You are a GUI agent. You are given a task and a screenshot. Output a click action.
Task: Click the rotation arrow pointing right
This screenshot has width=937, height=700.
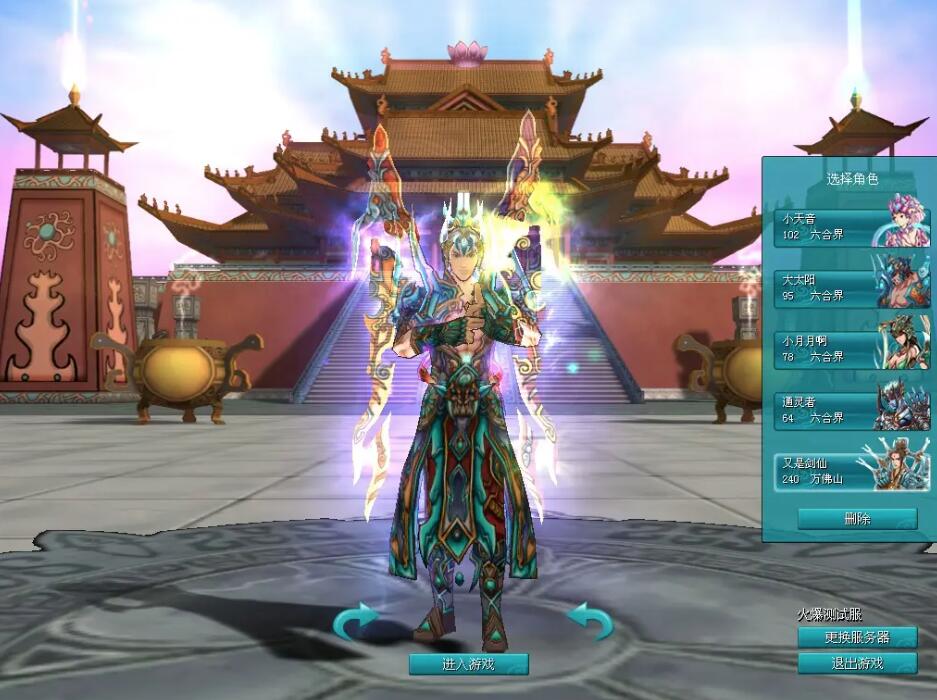click(x=355, y=621)
